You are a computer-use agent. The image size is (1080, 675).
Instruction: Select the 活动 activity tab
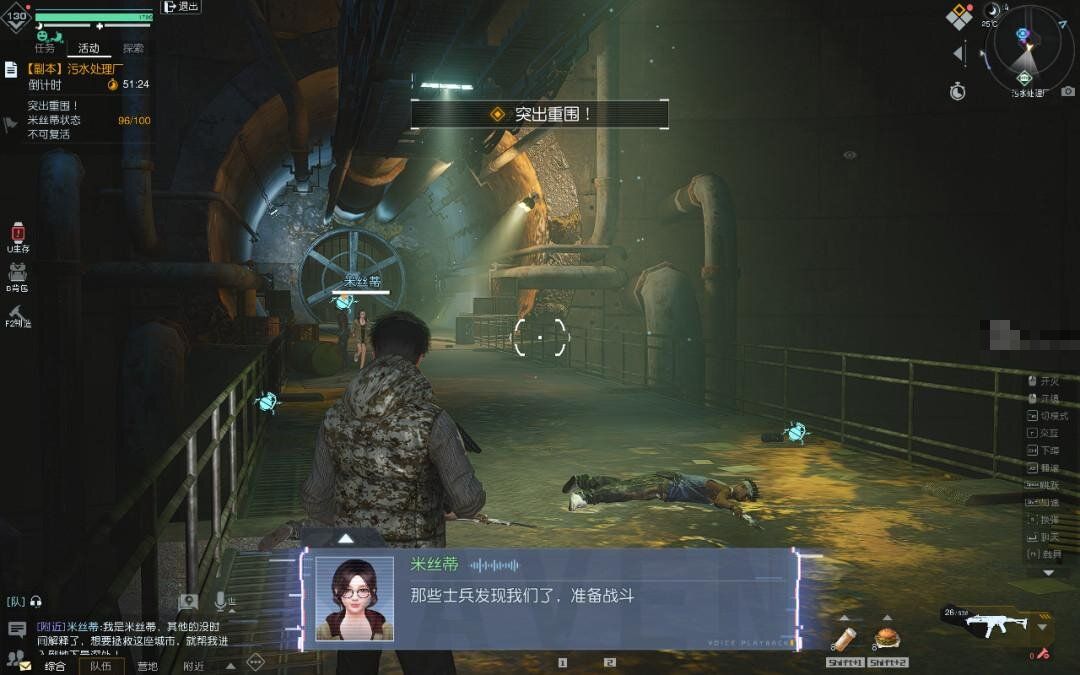click(89, 47)
